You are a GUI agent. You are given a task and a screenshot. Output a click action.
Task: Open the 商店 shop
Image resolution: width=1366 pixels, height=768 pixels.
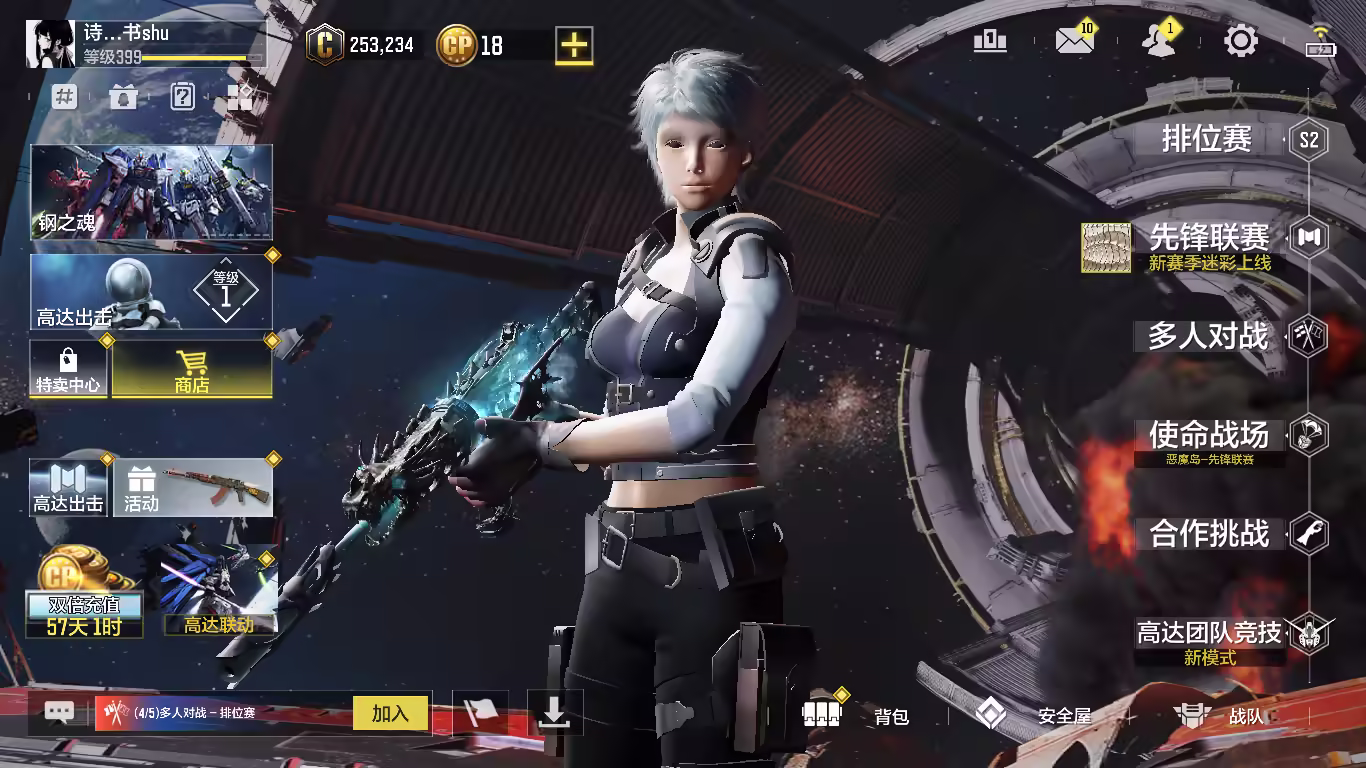tap(191, 369)
